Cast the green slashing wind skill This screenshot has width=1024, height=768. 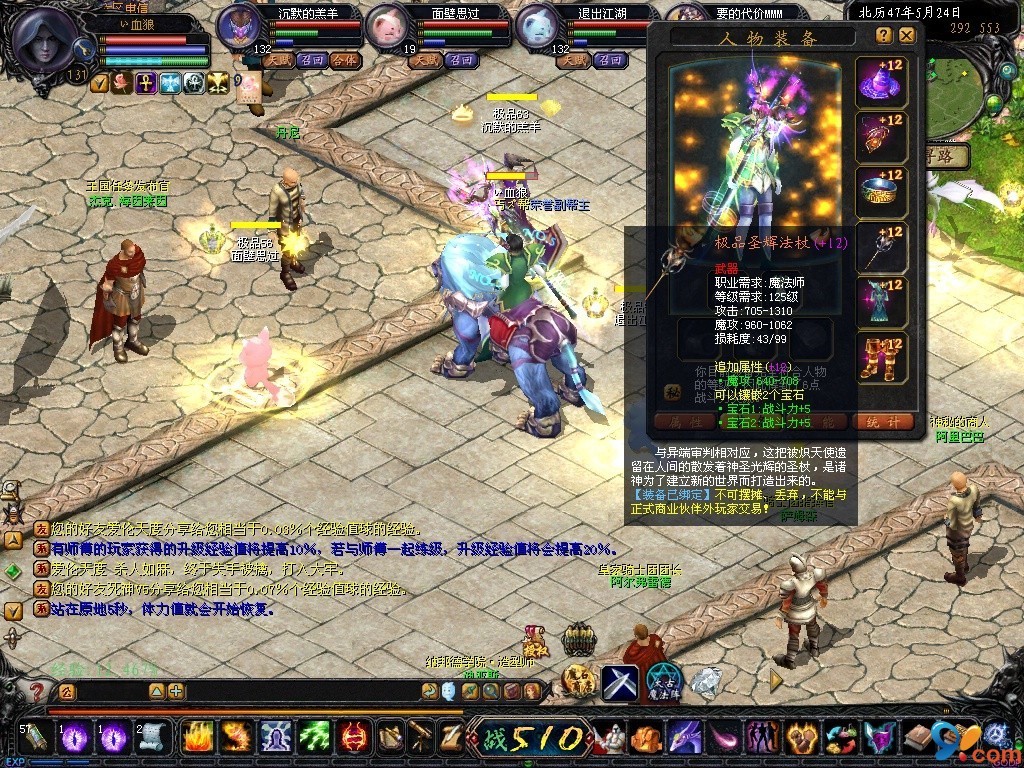click(x=315, y=738)
